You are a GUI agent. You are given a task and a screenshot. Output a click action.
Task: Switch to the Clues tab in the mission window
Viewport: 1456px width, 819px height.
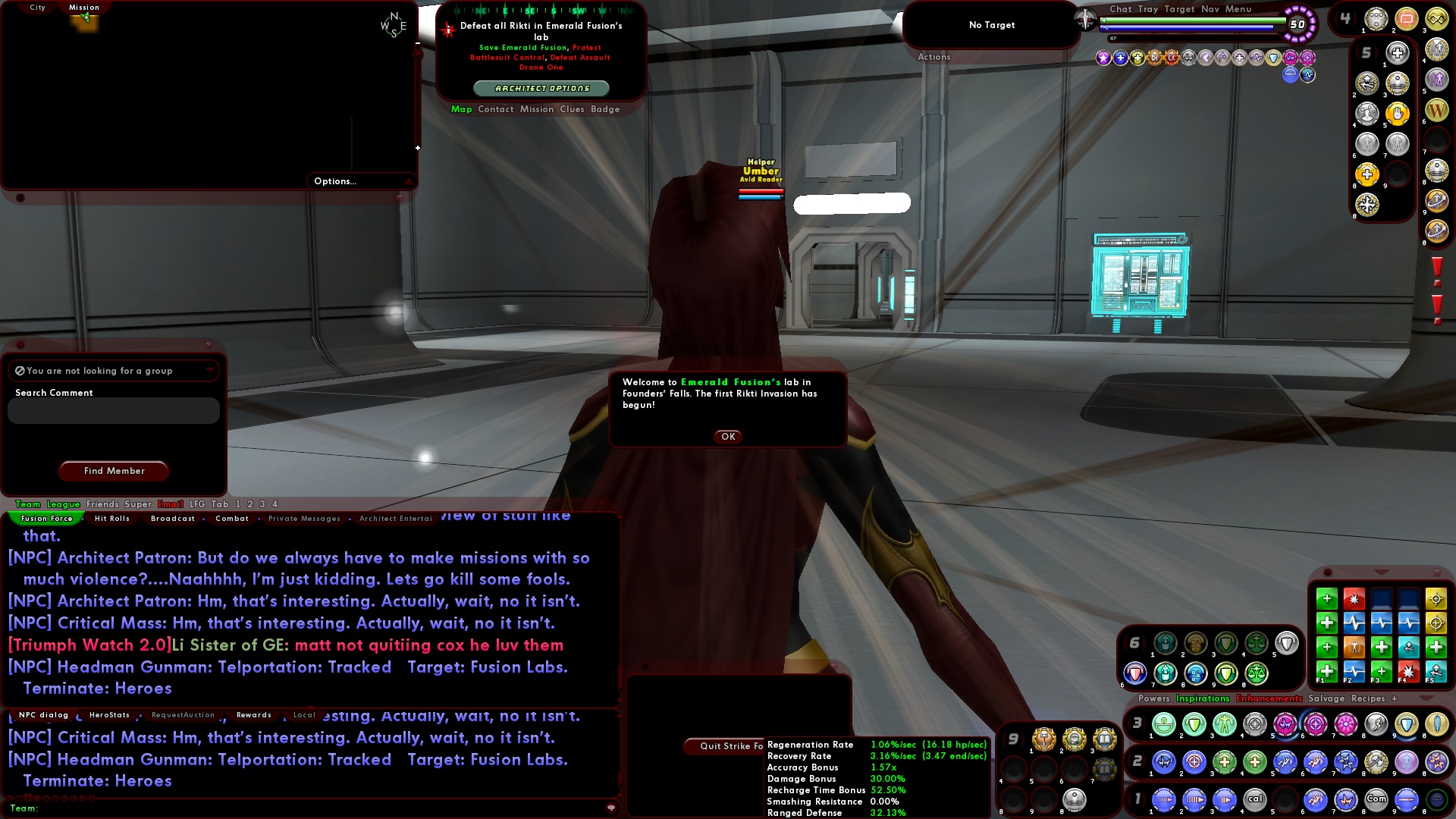(x=573, y=109)
